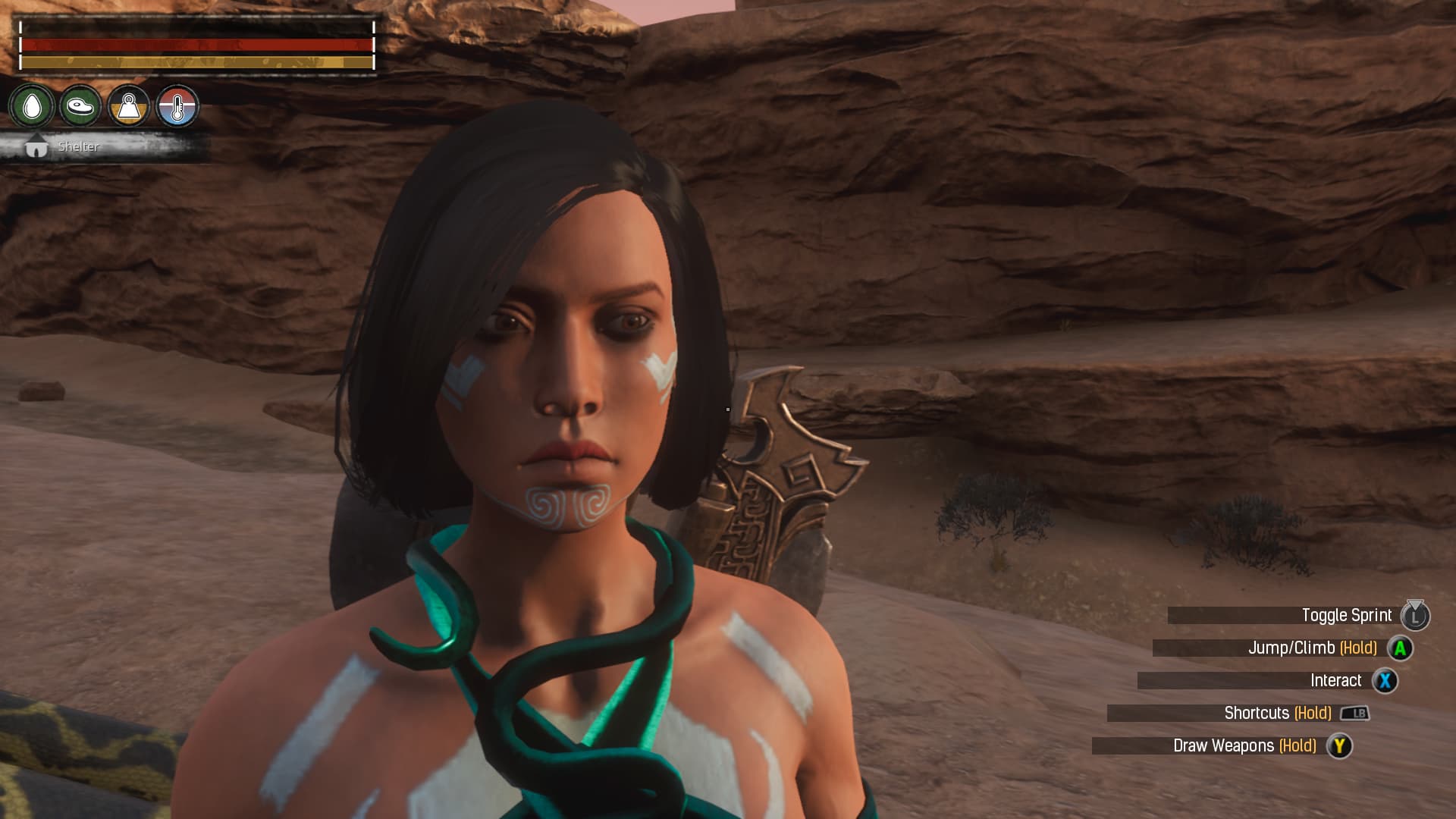The image size is (1456, 819).
Task: Check the encumbrance weight icon
Action: tap(129, 107)
